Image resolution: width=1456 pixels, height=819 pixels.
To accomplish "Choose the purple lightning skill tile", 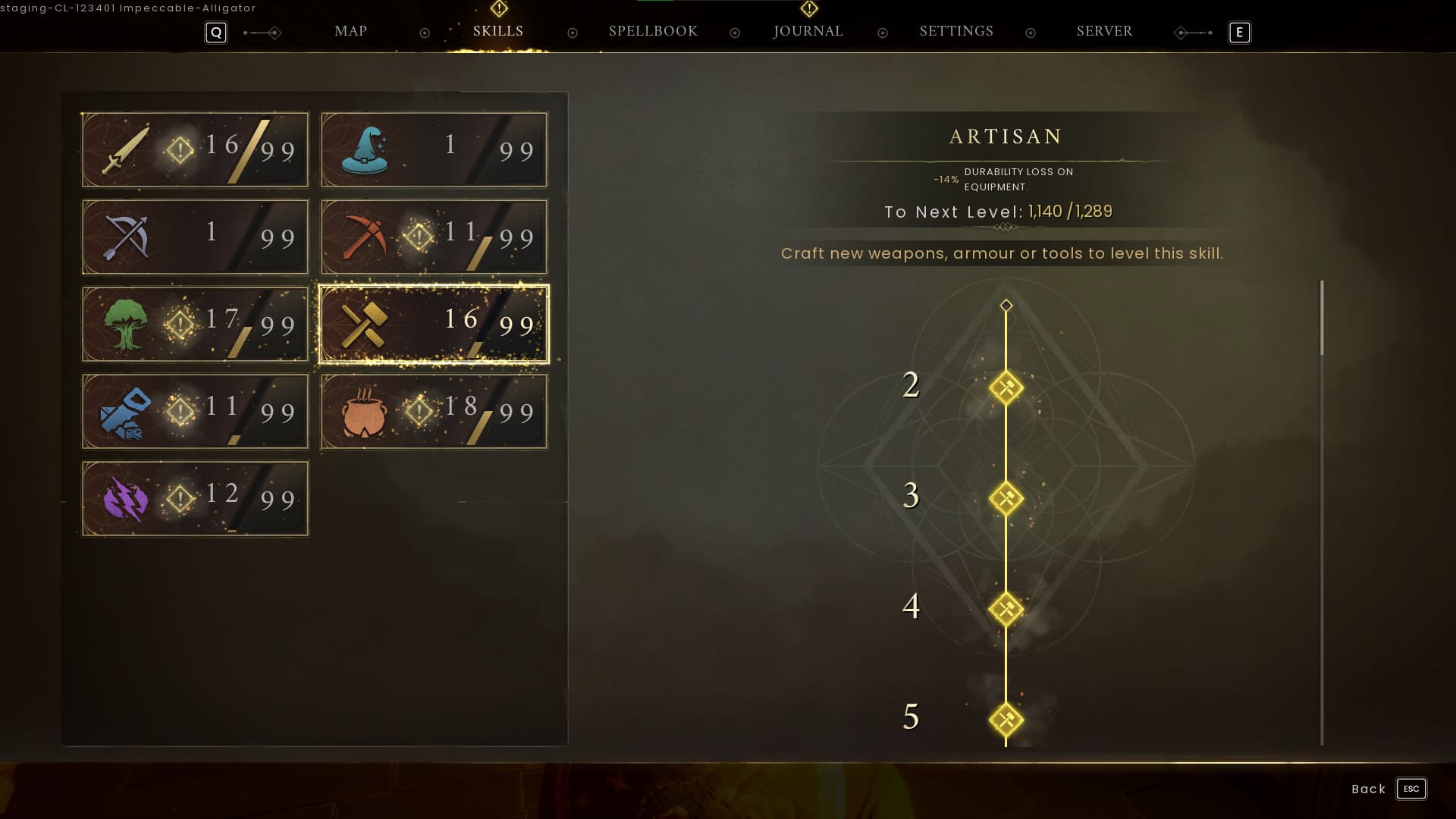I will click(x=195, y=499).
